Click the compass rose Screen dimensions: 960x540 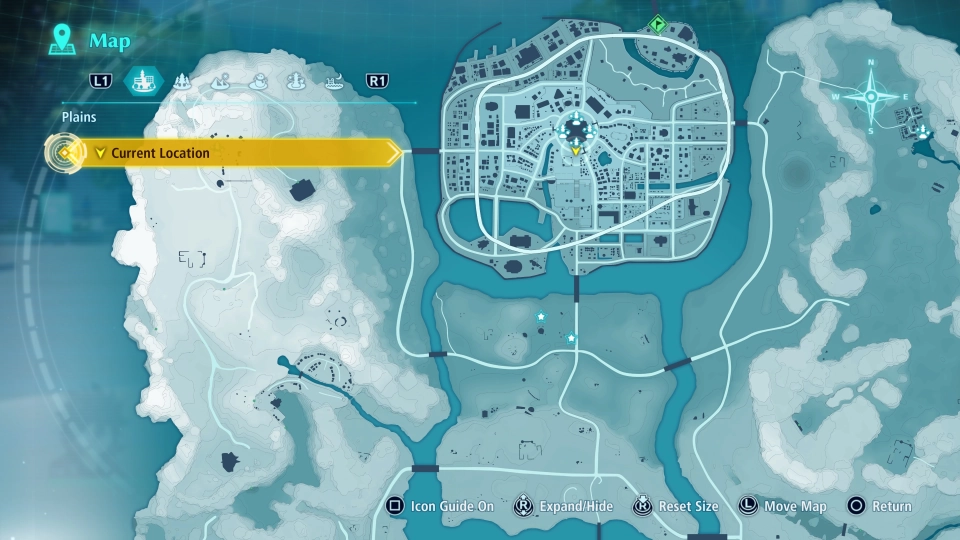click(870, 97)
